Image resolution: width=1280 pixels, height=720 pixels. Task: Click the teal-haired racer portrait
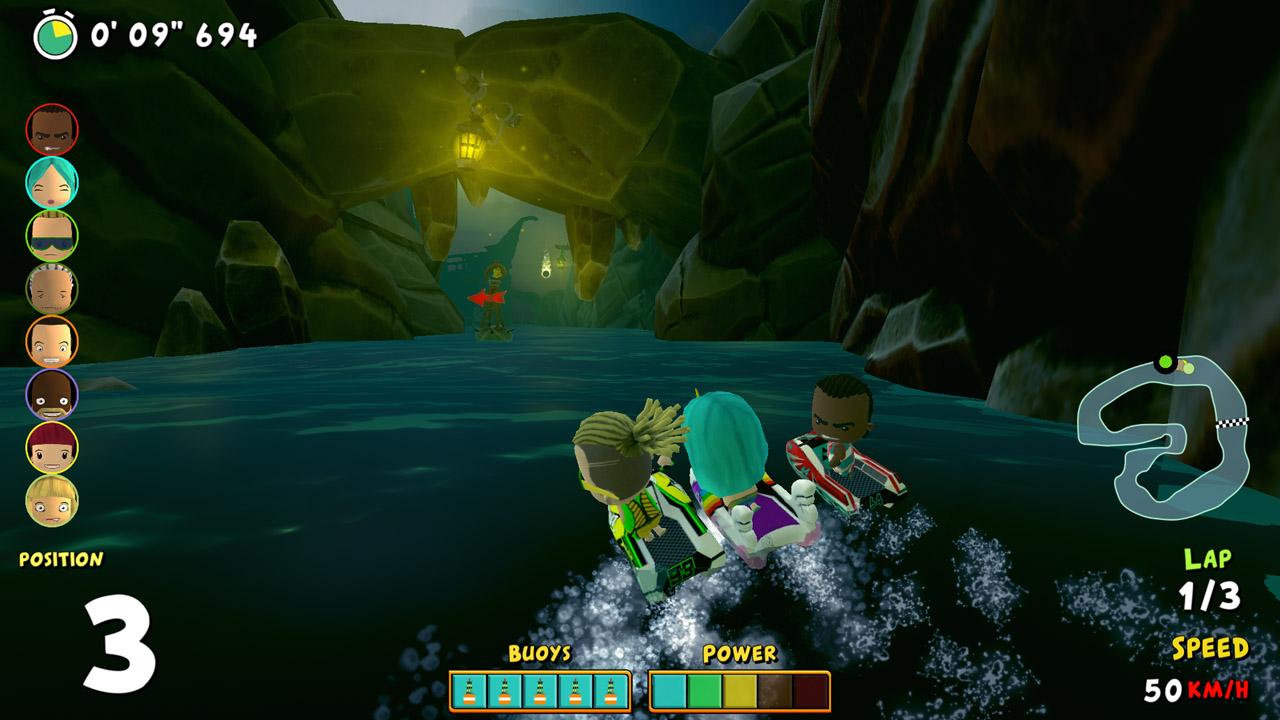(52, 183)
